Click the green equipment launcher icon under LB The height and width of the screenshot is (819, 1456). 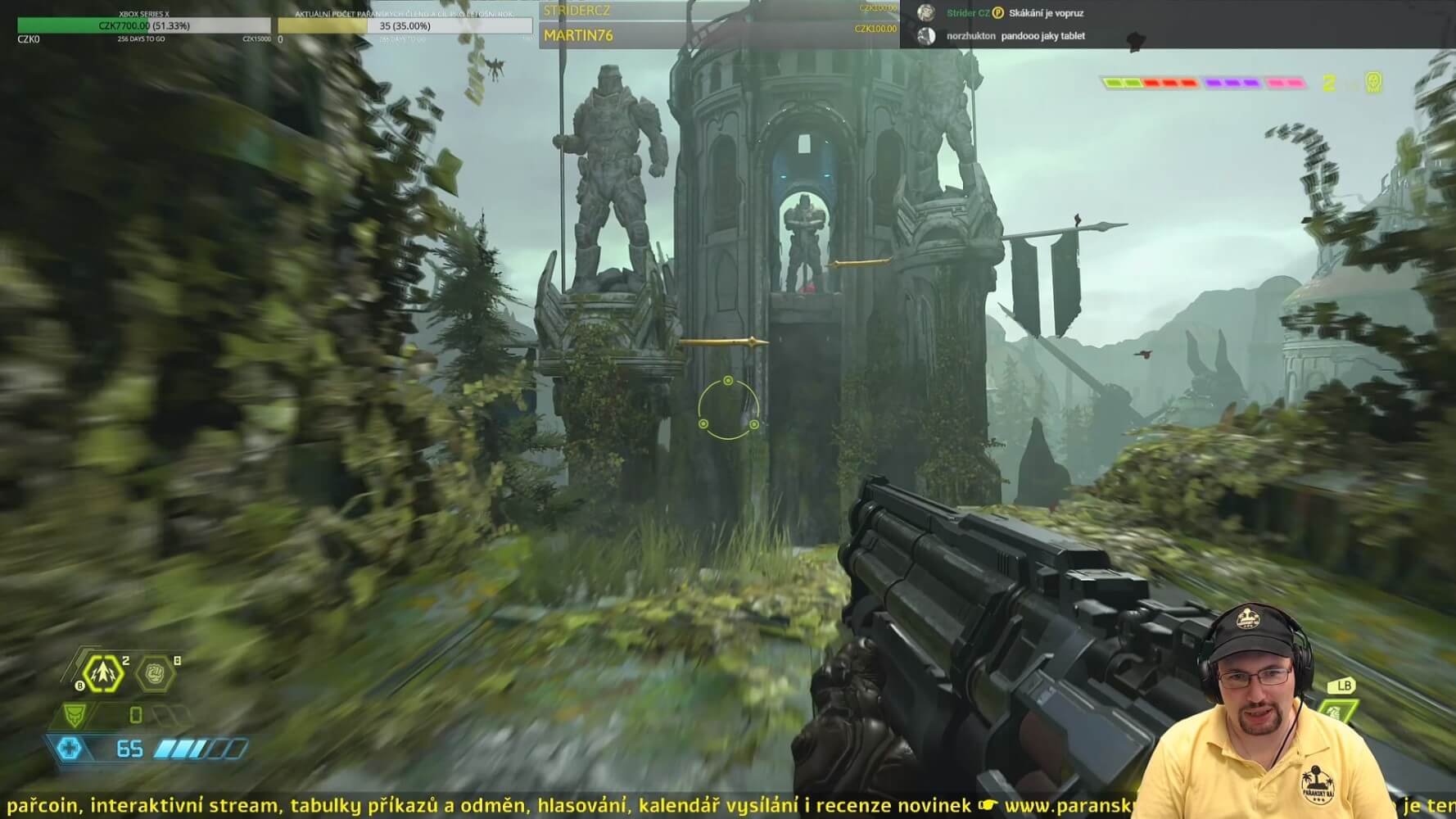click(1337, 710)
